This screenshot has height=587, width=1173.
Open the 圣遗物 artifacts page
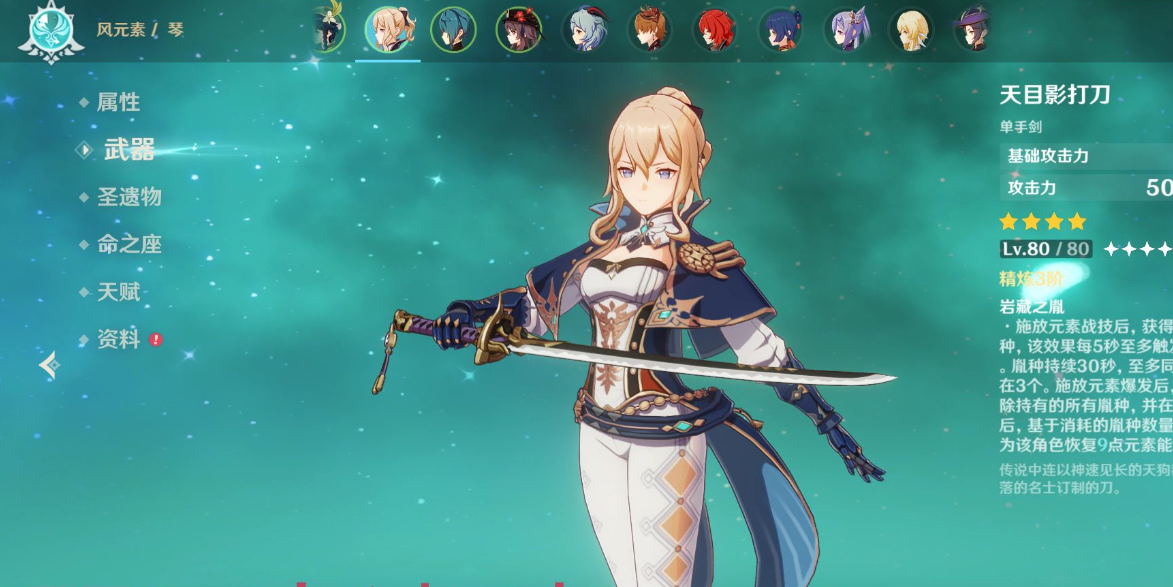[129, 197]
